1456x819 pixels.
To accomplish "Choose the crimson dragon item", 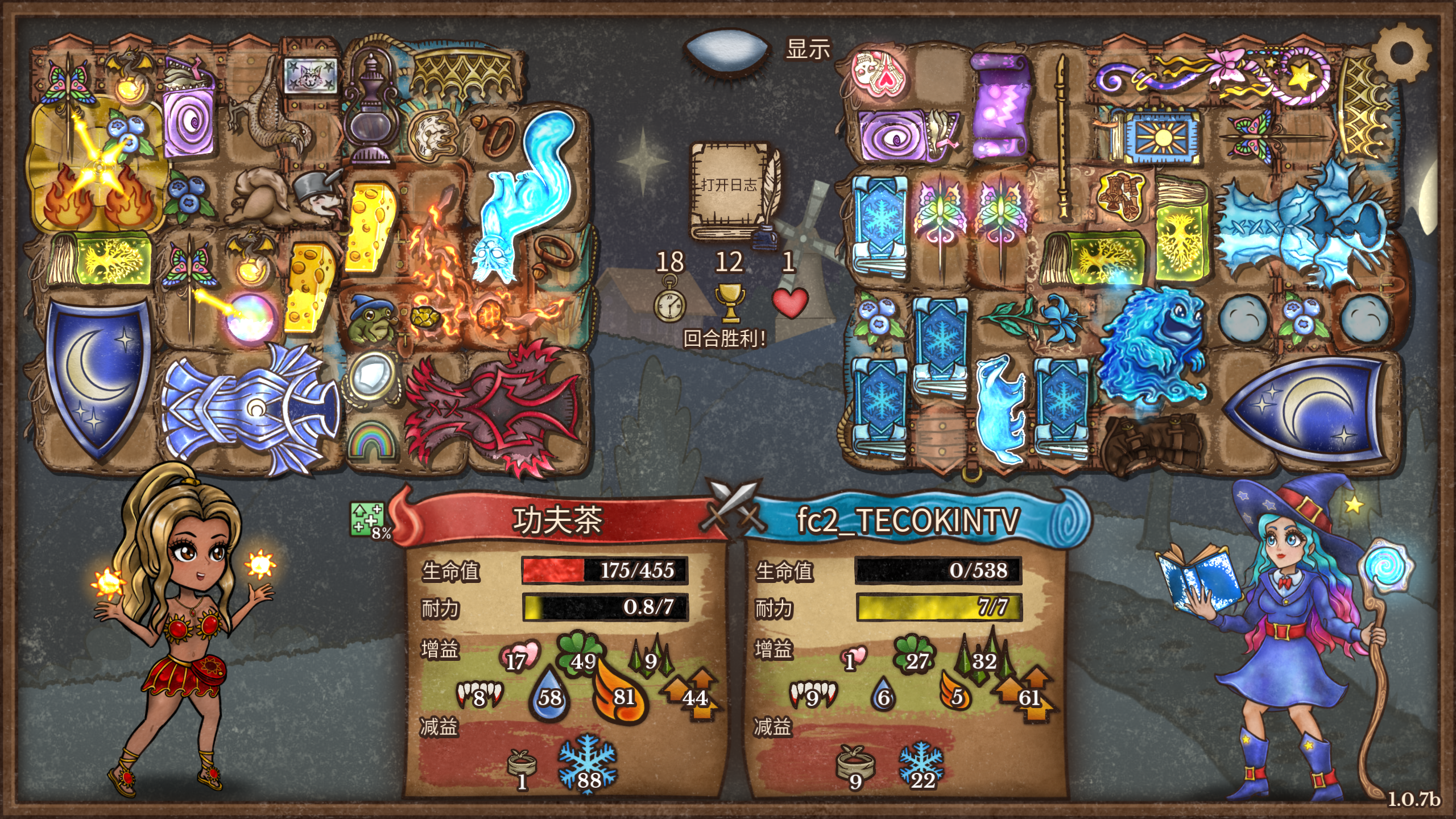I will click(x=495, y=407).
